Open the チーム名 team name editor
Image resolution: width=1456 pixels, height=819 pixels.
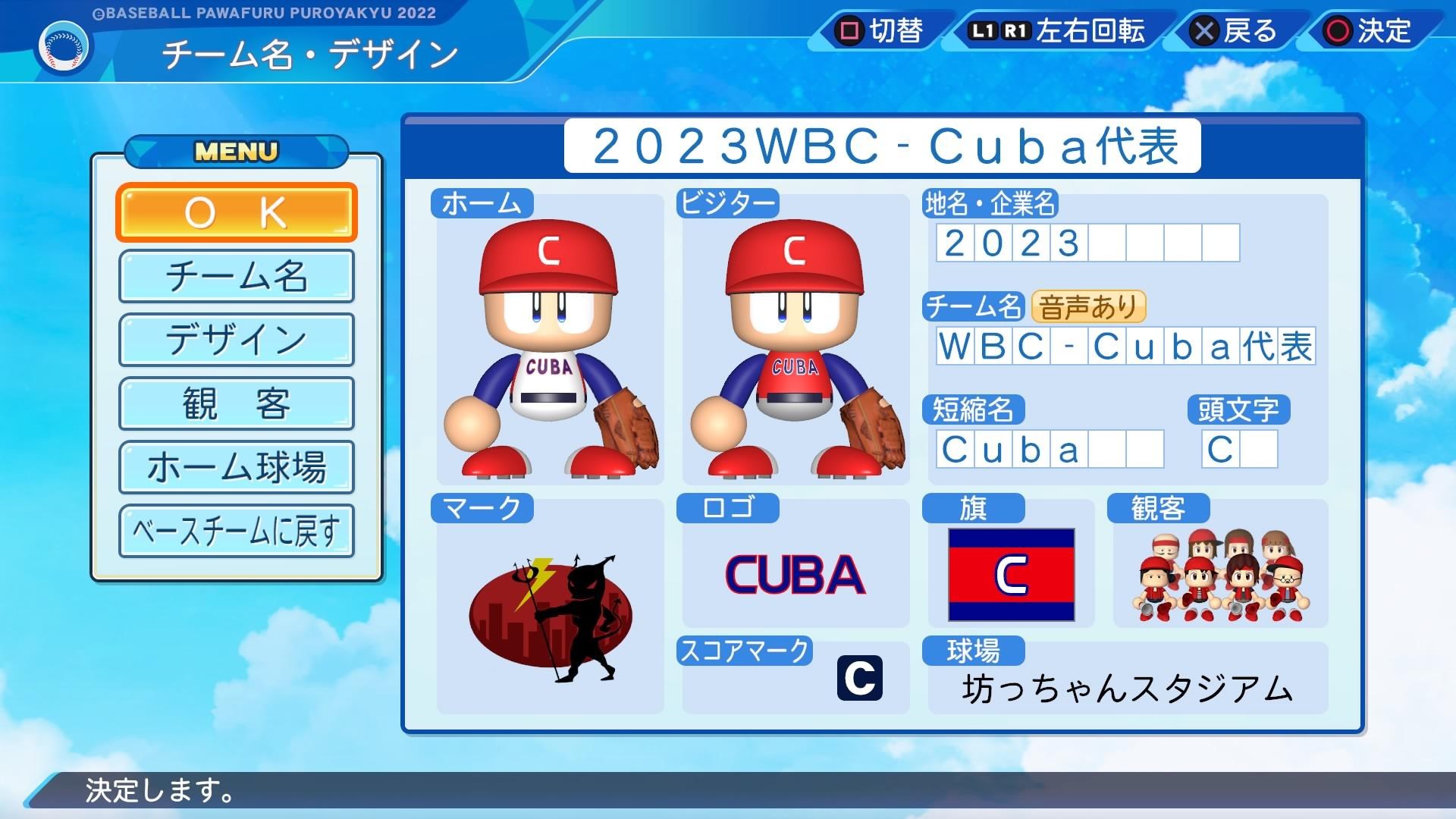click(x=236, y=277)
